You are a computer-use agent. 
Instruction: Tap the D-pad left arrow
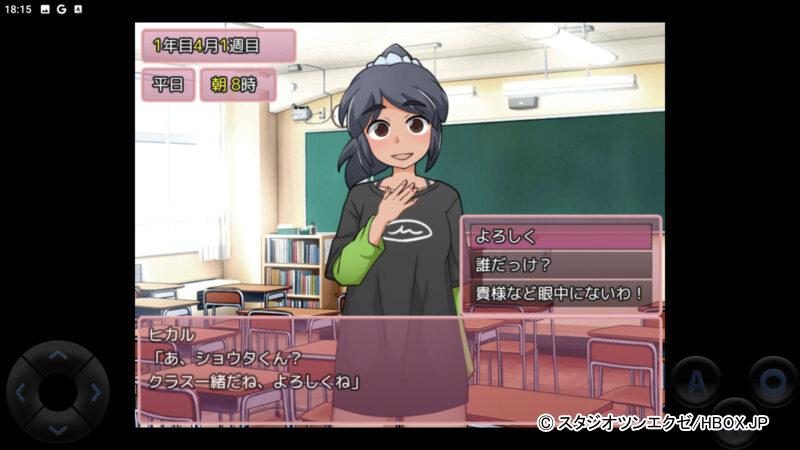pyautogui.click(x=20, y=392)
